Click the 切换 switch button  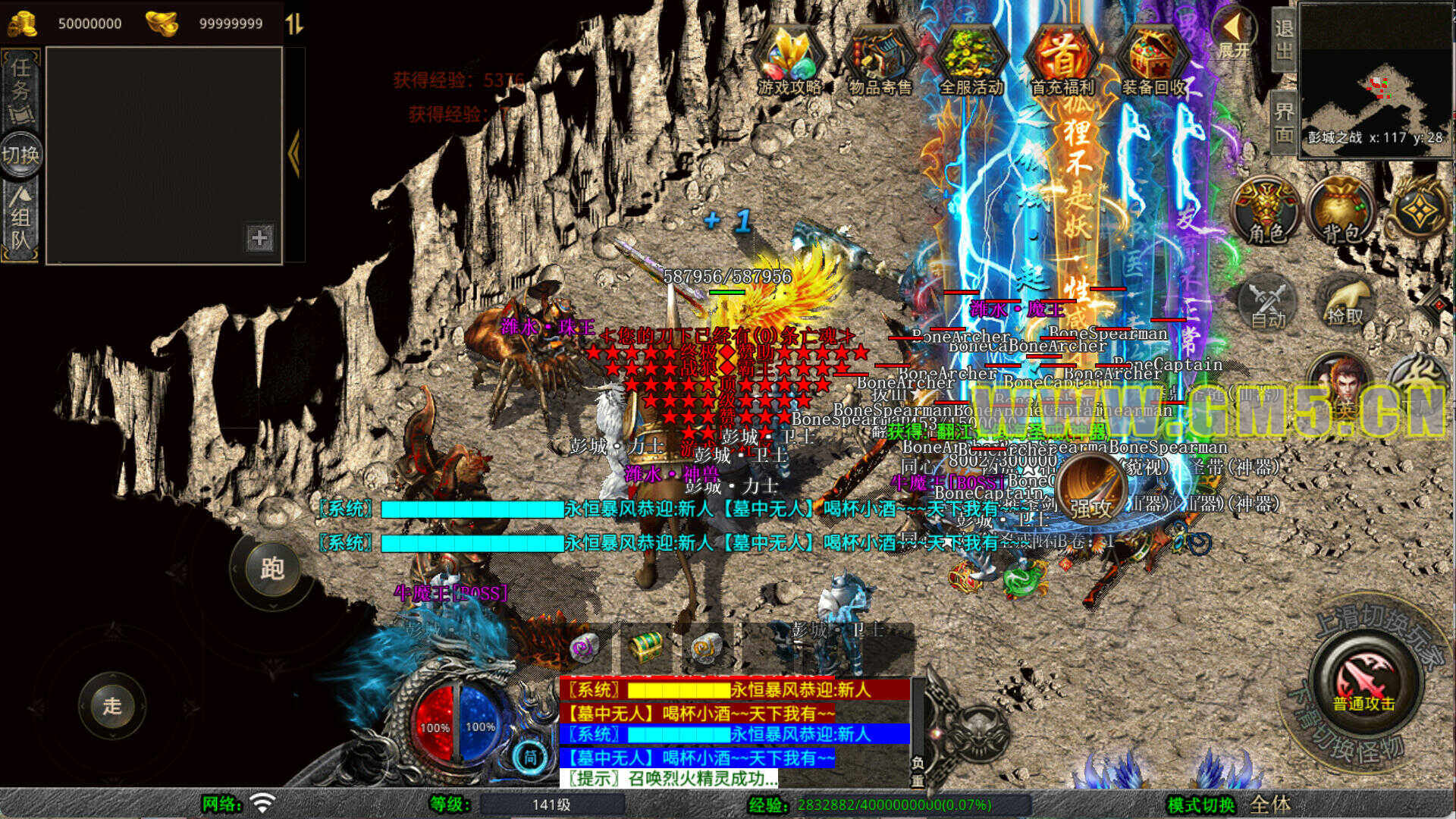20,155
